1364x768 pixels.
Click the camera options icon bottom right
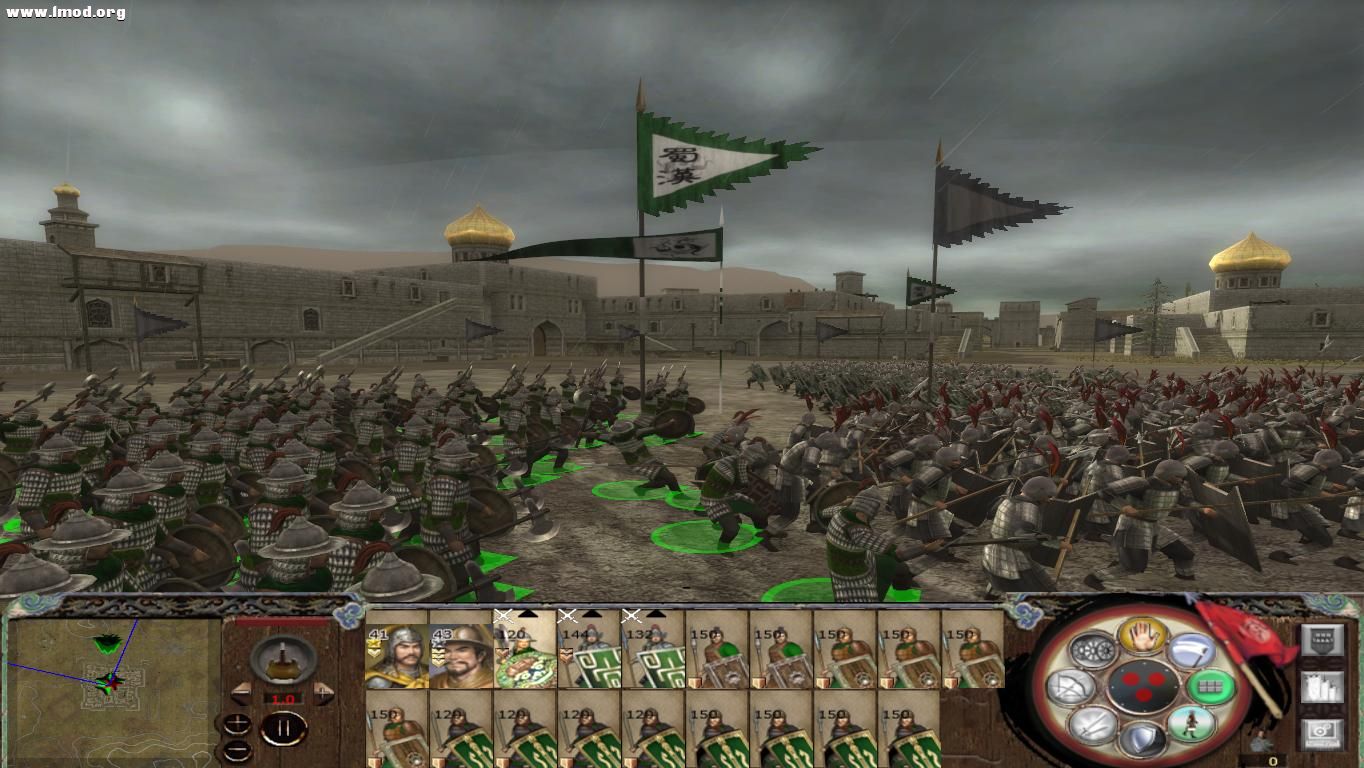(1322, 731)
